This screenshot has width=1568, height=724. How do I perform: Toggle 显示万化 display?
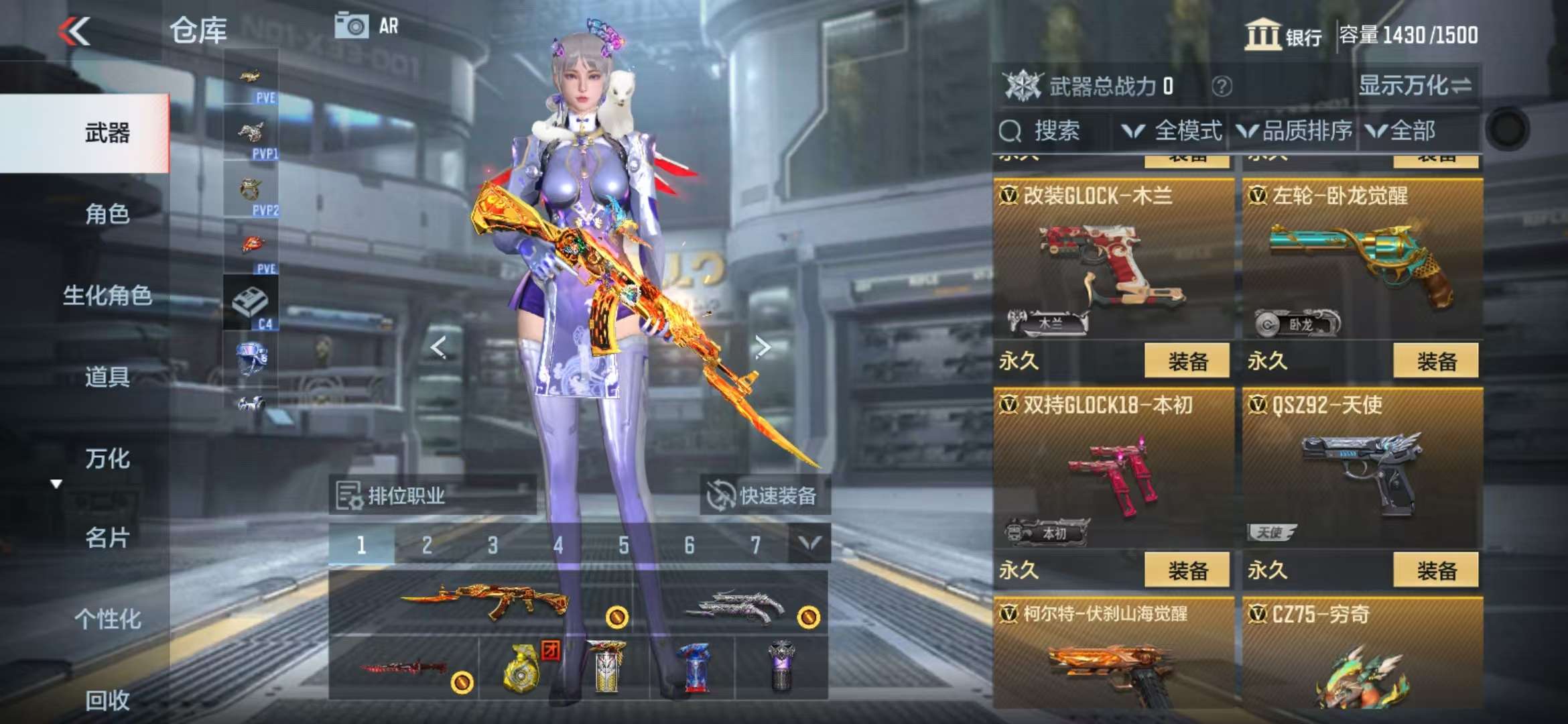(1415, 86)
